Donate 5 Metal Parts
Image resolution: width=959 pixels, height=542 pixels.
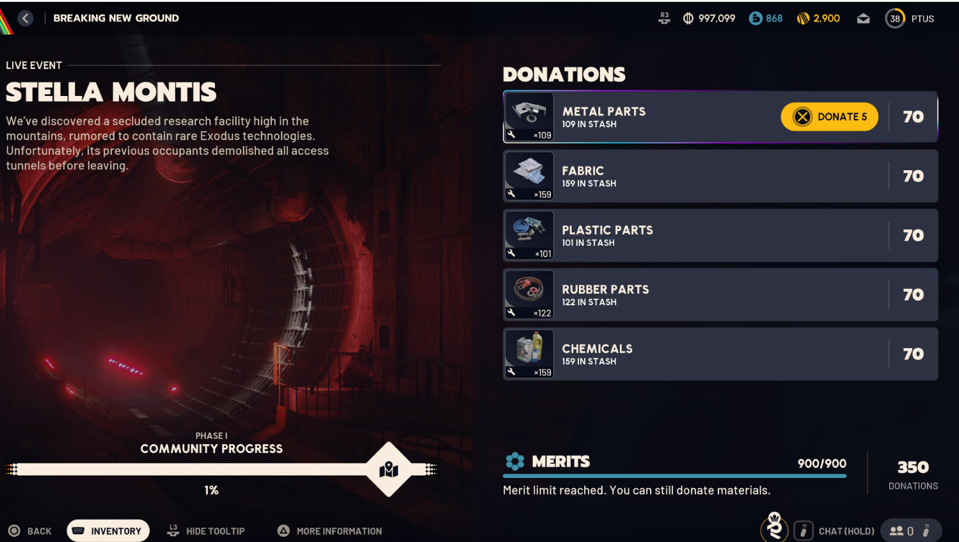829,117
